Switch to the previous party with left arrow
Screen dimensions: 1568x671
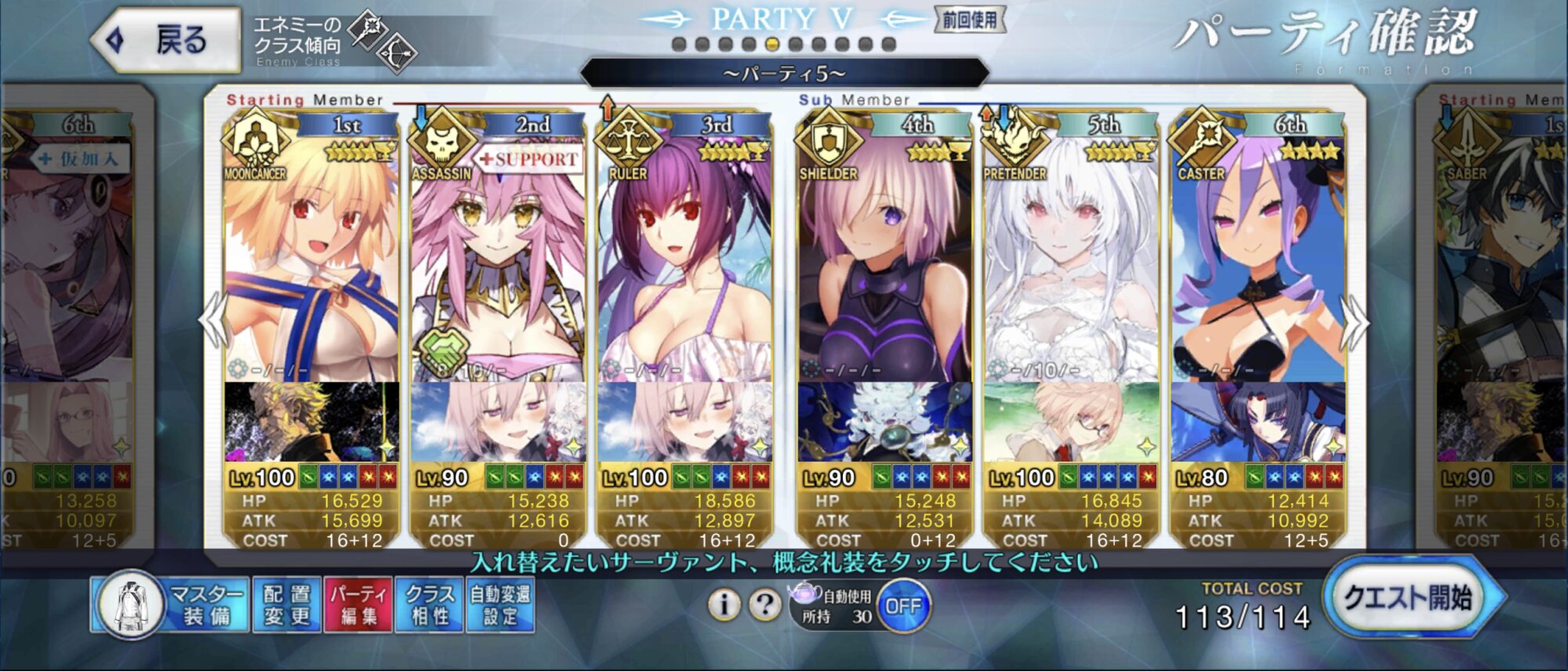(213, 320)
